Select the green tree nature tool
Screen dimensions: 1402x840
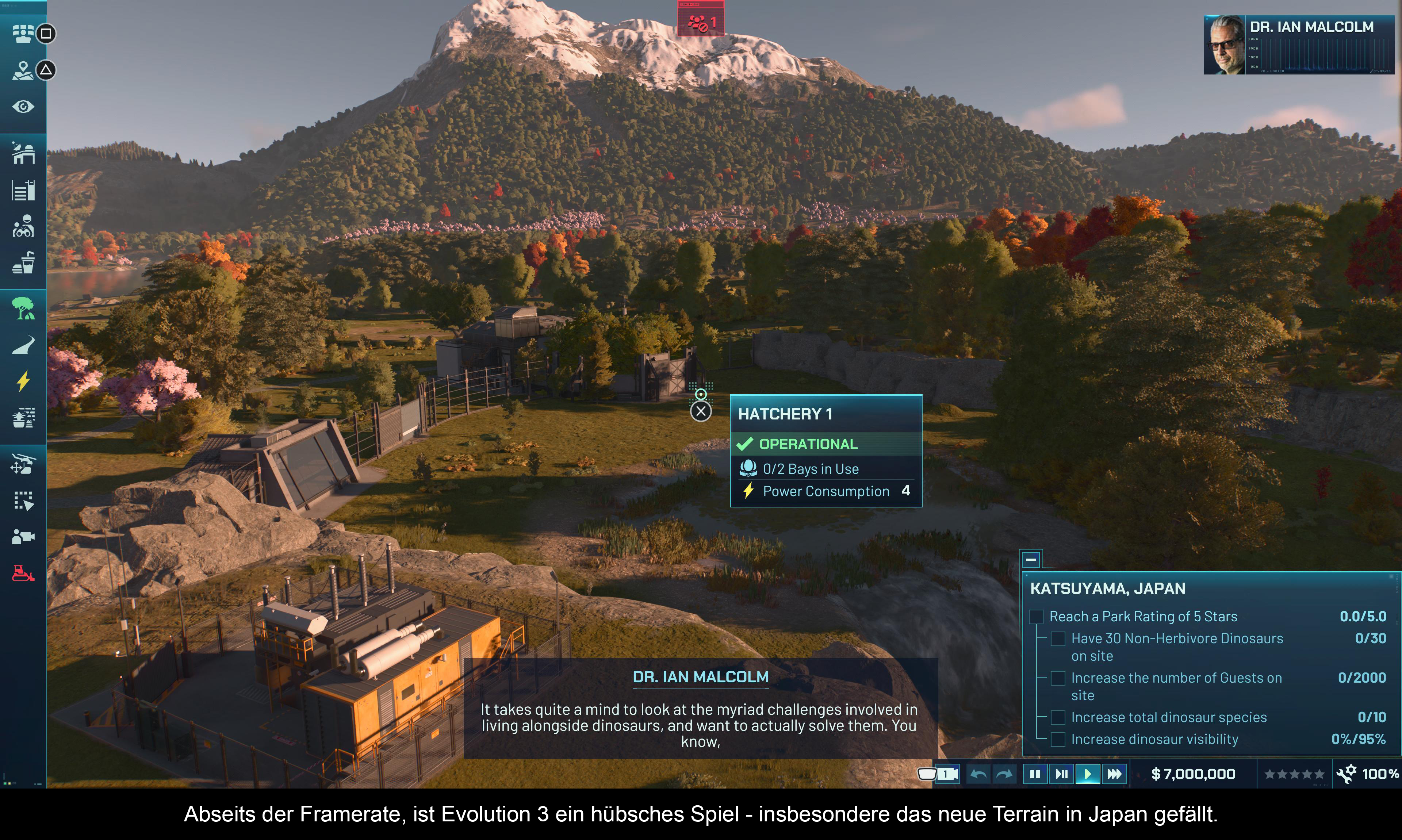point(23,308)
